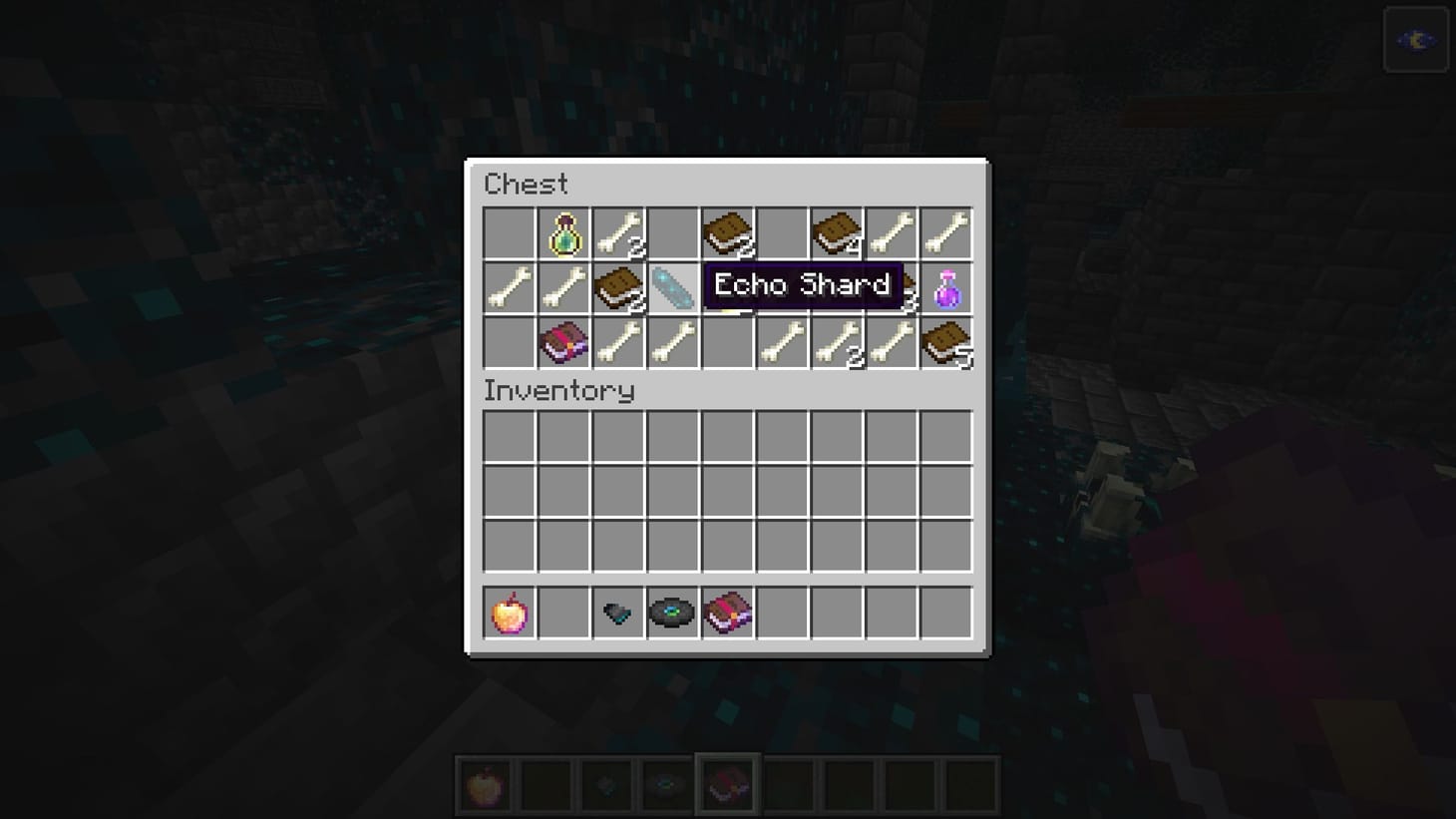The height and width of the screenshot is (819, 1456).
Task: Select the enchanted book in the inventory hotbar row
Action: click(x=728, y=613)
